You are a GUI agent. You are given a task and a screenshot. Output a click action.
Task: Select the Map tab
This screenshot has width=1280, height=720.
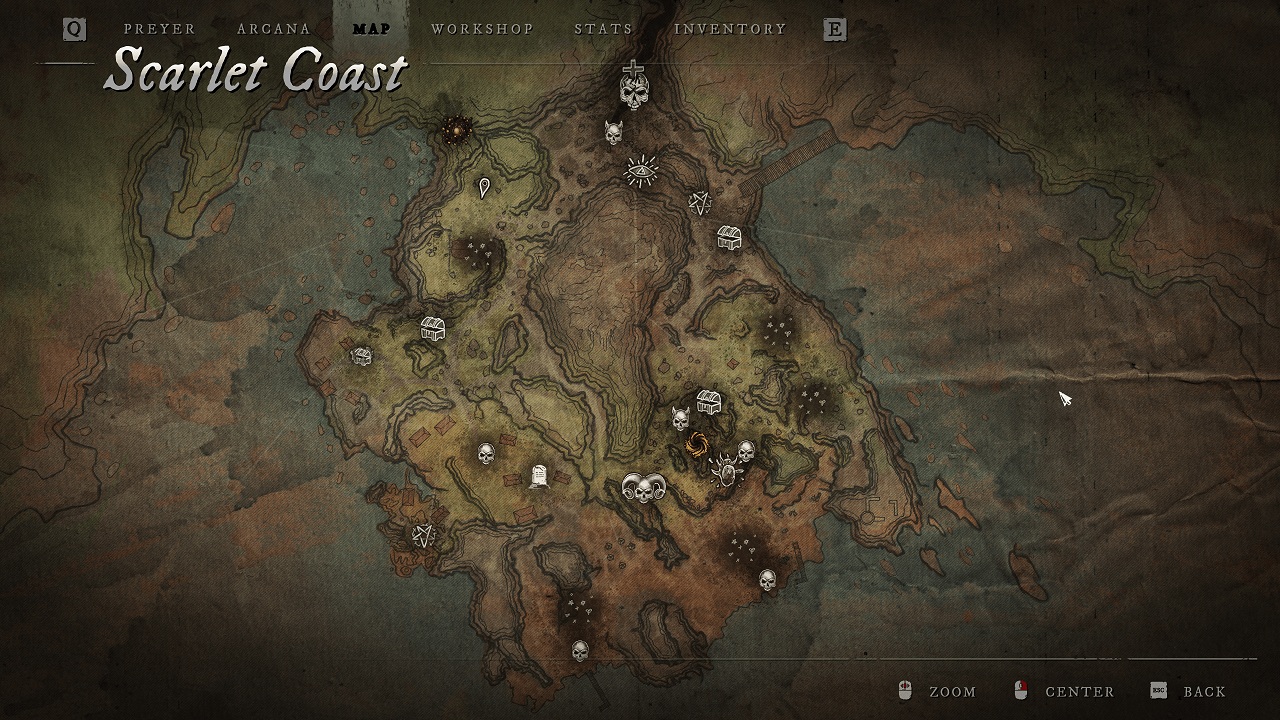click(x=372, y=29)
